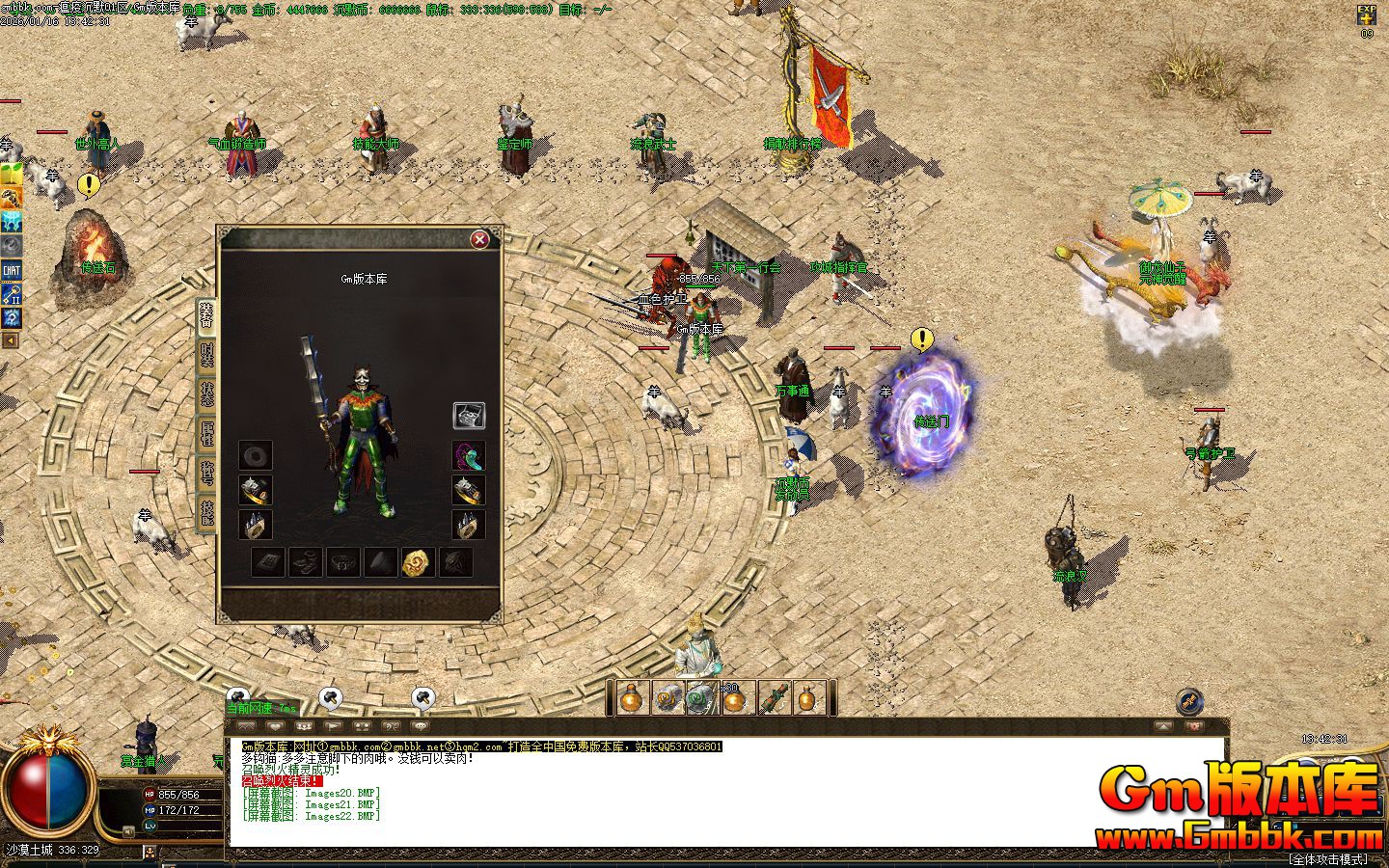Select the purple-teal necklace equipment slot

pos(469,455)
